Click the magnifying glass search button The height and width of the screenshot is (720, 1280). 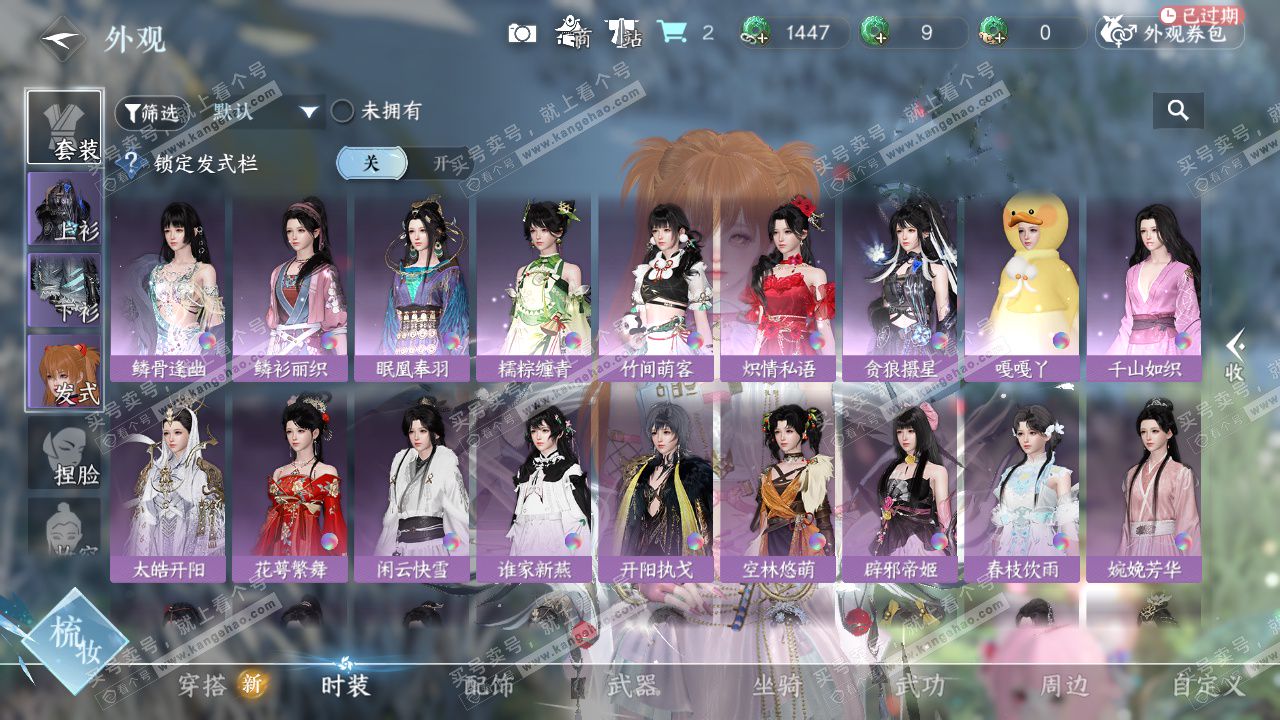click(x=1178, y=111)
